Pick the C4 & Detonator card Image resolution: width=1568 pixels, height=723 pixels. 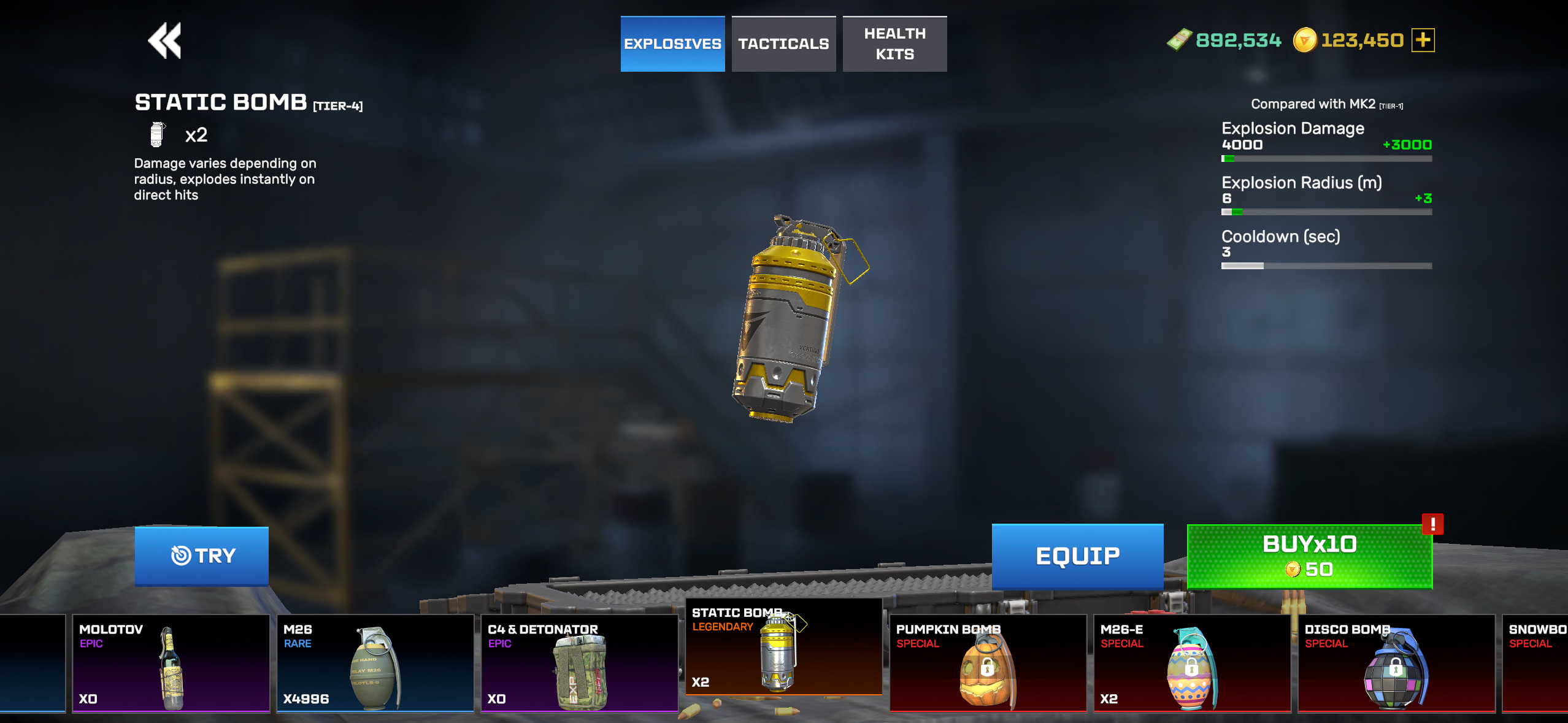tap(579, 664)
